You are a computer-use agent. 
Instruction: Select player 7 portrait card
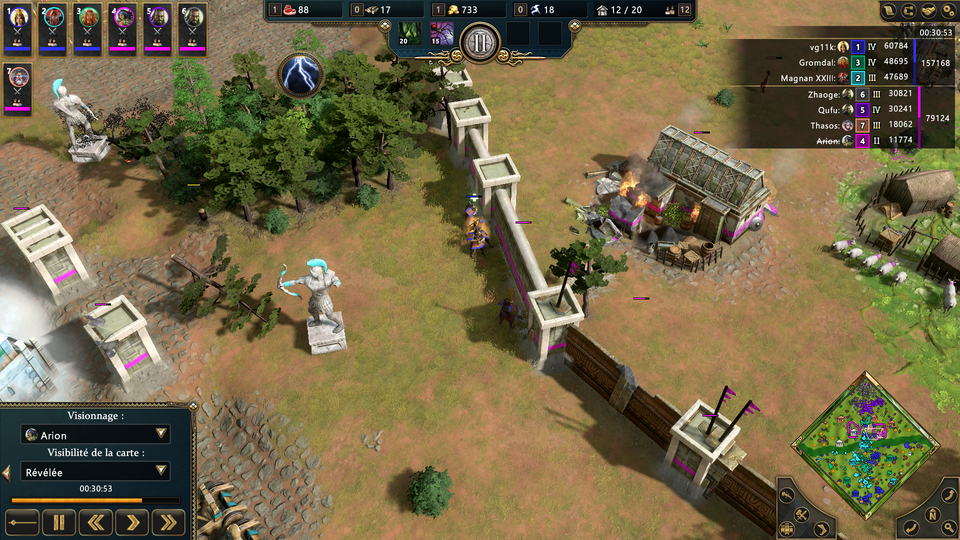pos(19,88)
